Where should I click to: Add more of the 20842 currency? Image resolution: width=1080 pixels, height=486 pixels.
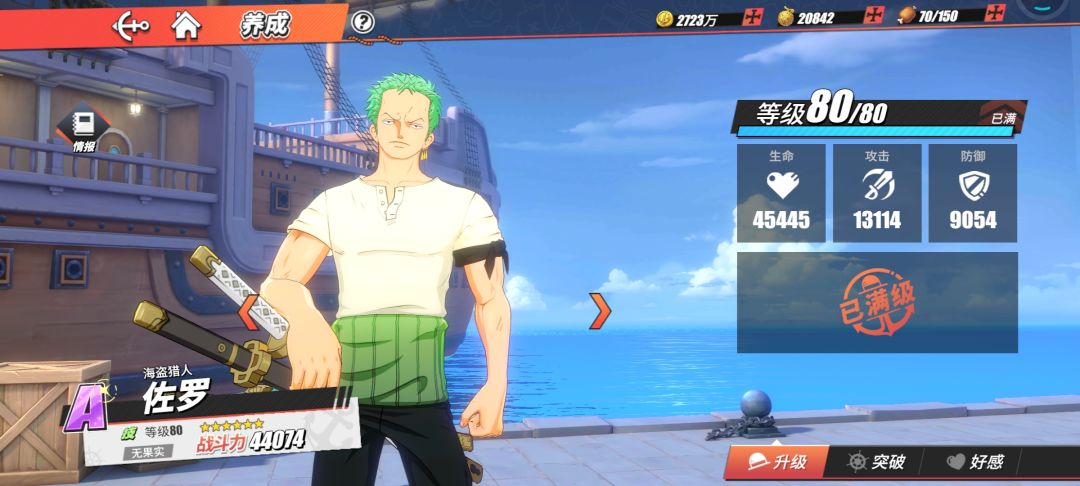pos(872,16)
